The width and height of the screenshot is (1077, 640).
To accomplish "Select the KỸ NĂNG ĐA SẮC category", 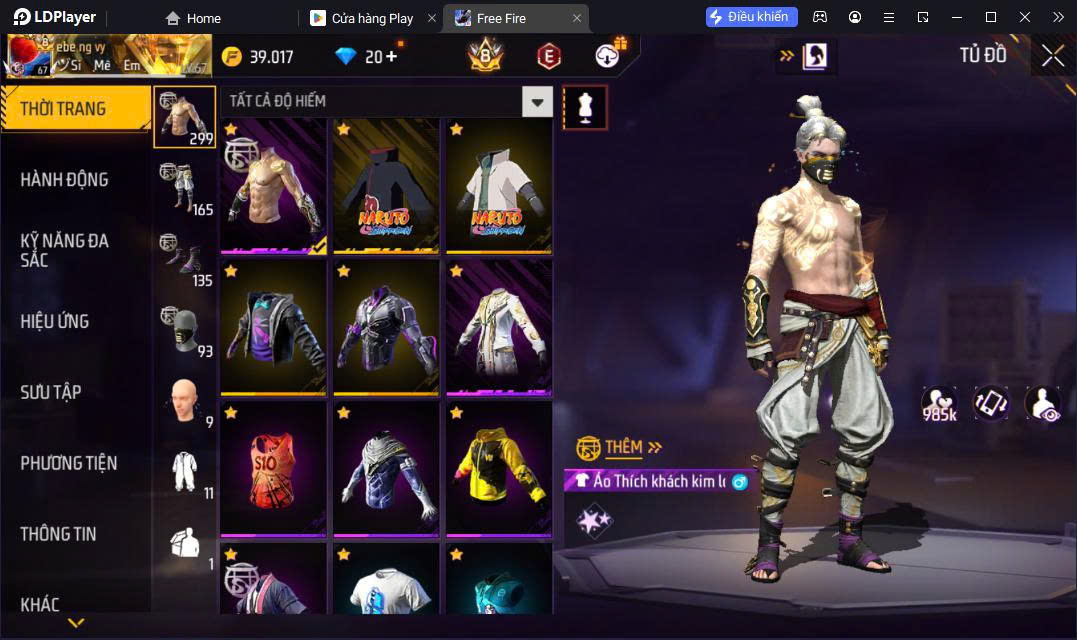I will 64,250.
